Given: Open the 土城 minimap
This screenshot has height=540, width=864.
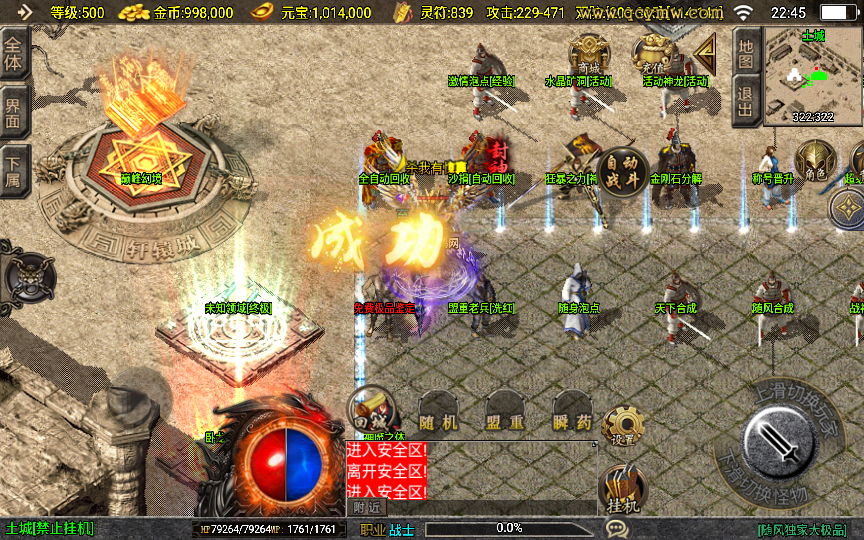Looking at the screenshot, I should 812,76.
